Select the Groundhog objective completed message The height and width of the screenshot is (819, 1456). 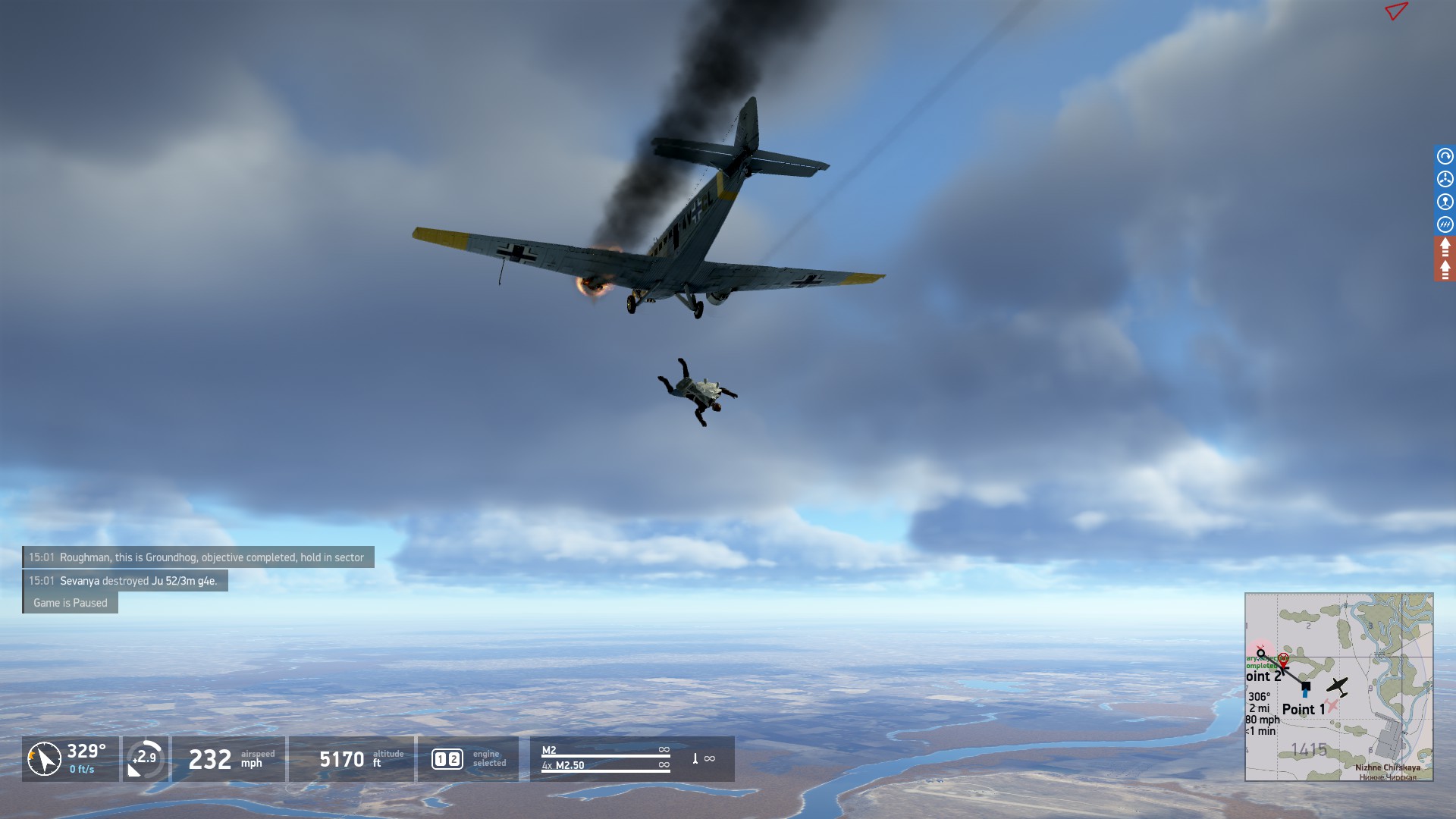(x=198, y=557)
